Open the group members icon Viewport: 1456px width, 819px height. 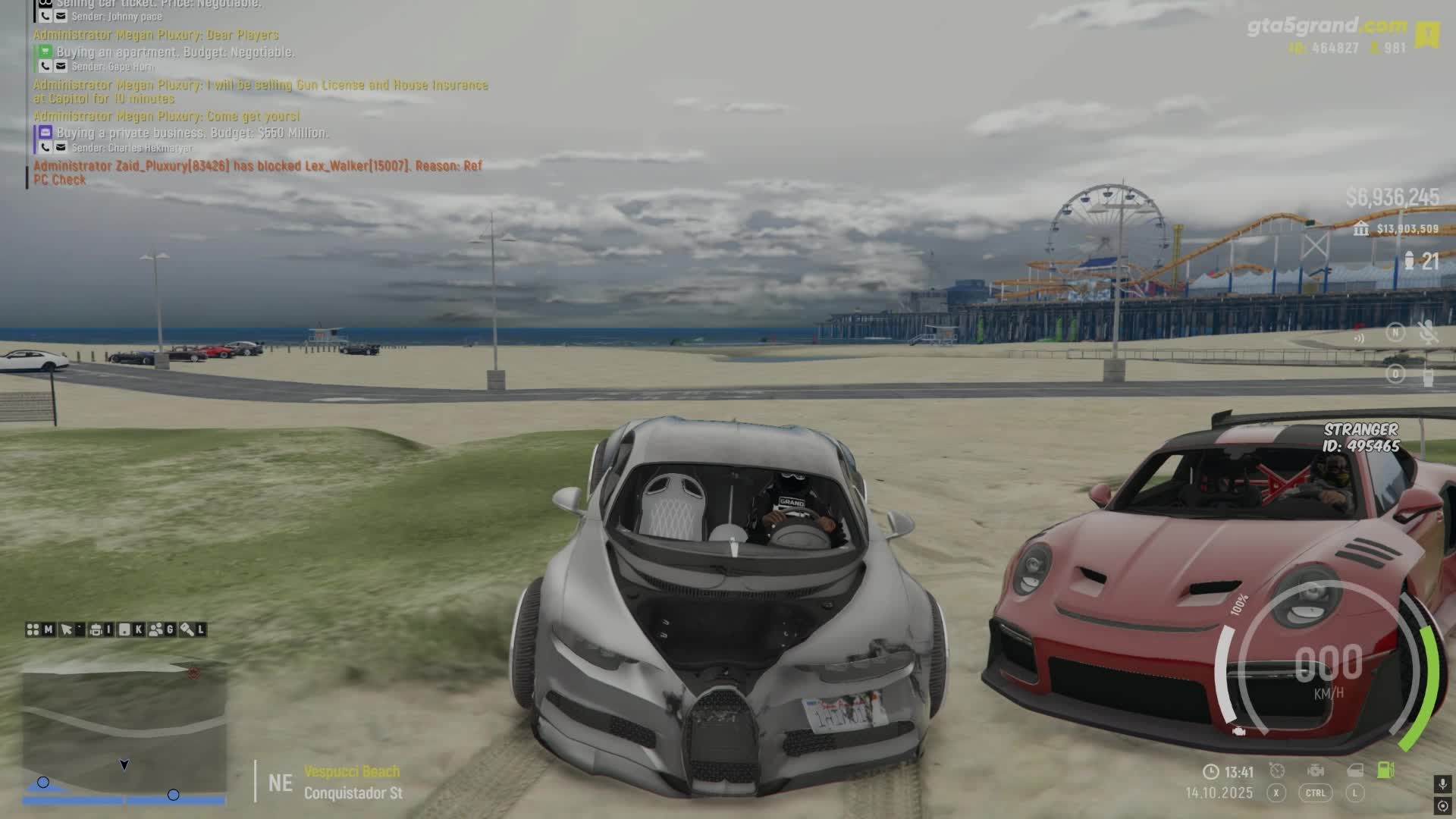(156, 629)
